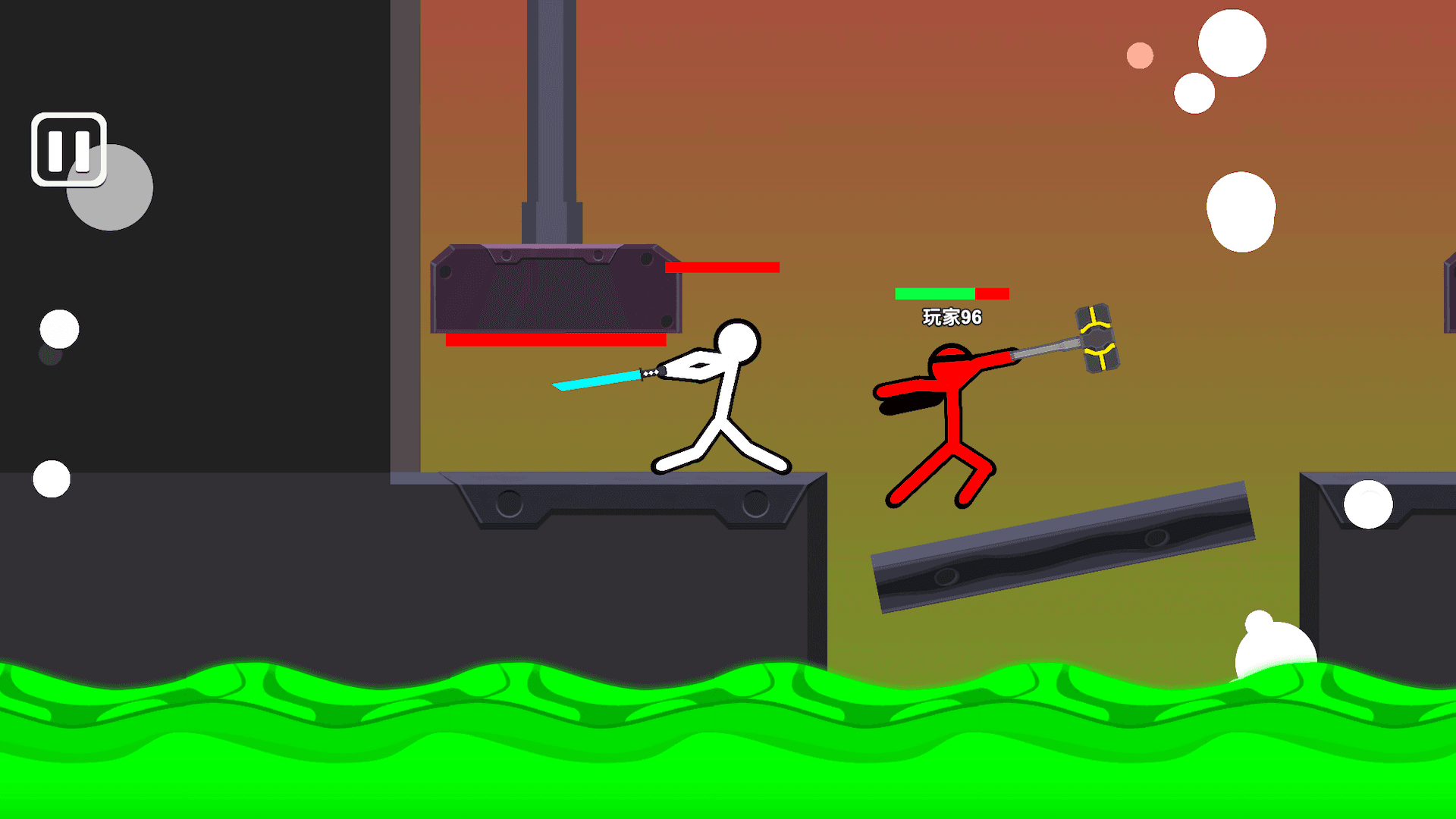Viewport: 1456px width, 819px height.
Task: Click the red stickman's shadow
Action: (x=910, y=406)
